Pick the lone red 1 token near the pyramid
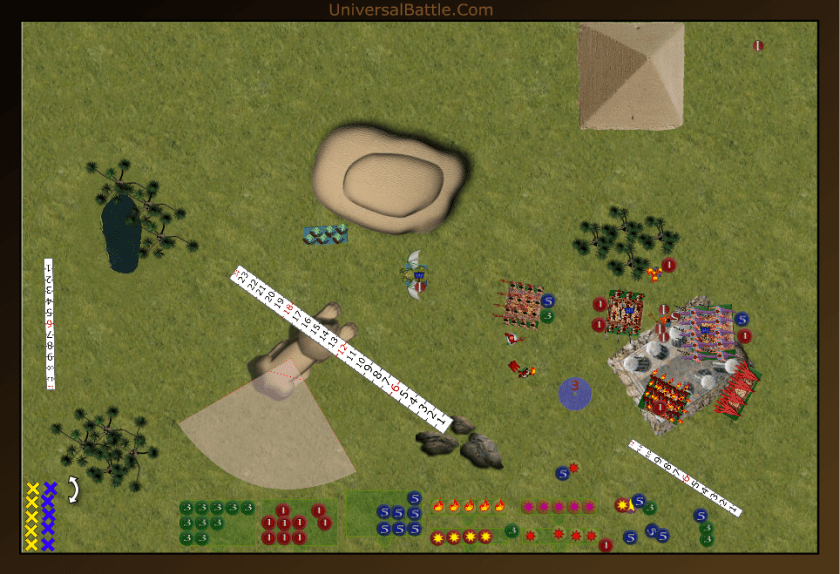Screen dimensions: 840x574 coord(758,46)
